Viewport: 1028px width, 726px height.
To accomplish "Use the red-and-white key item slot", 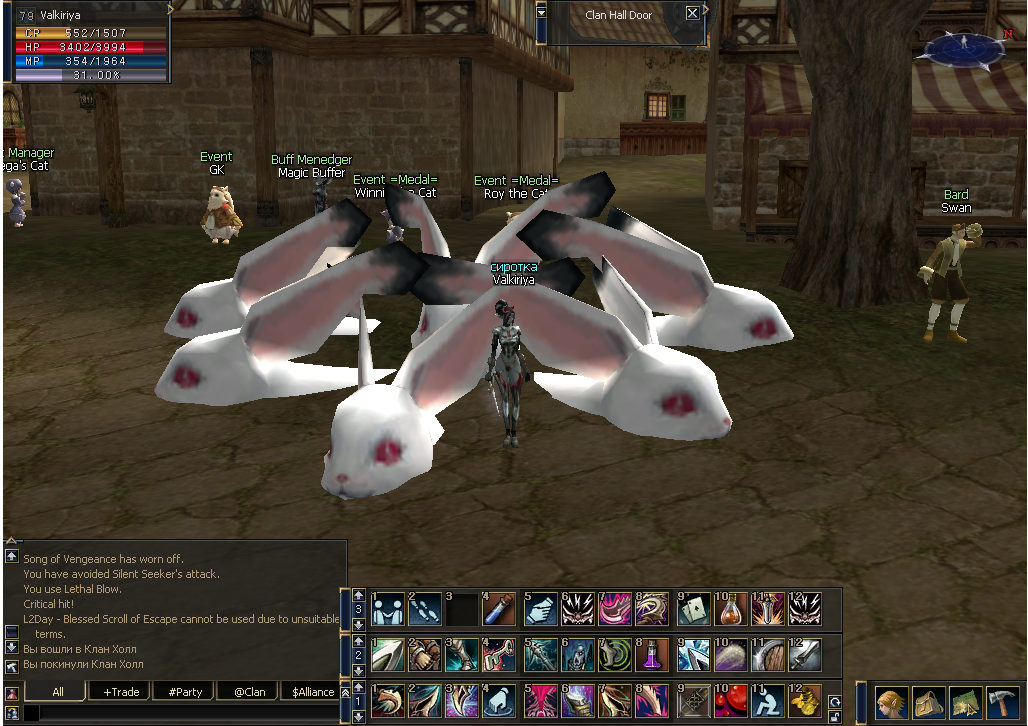I will click(x=499, y=655).
